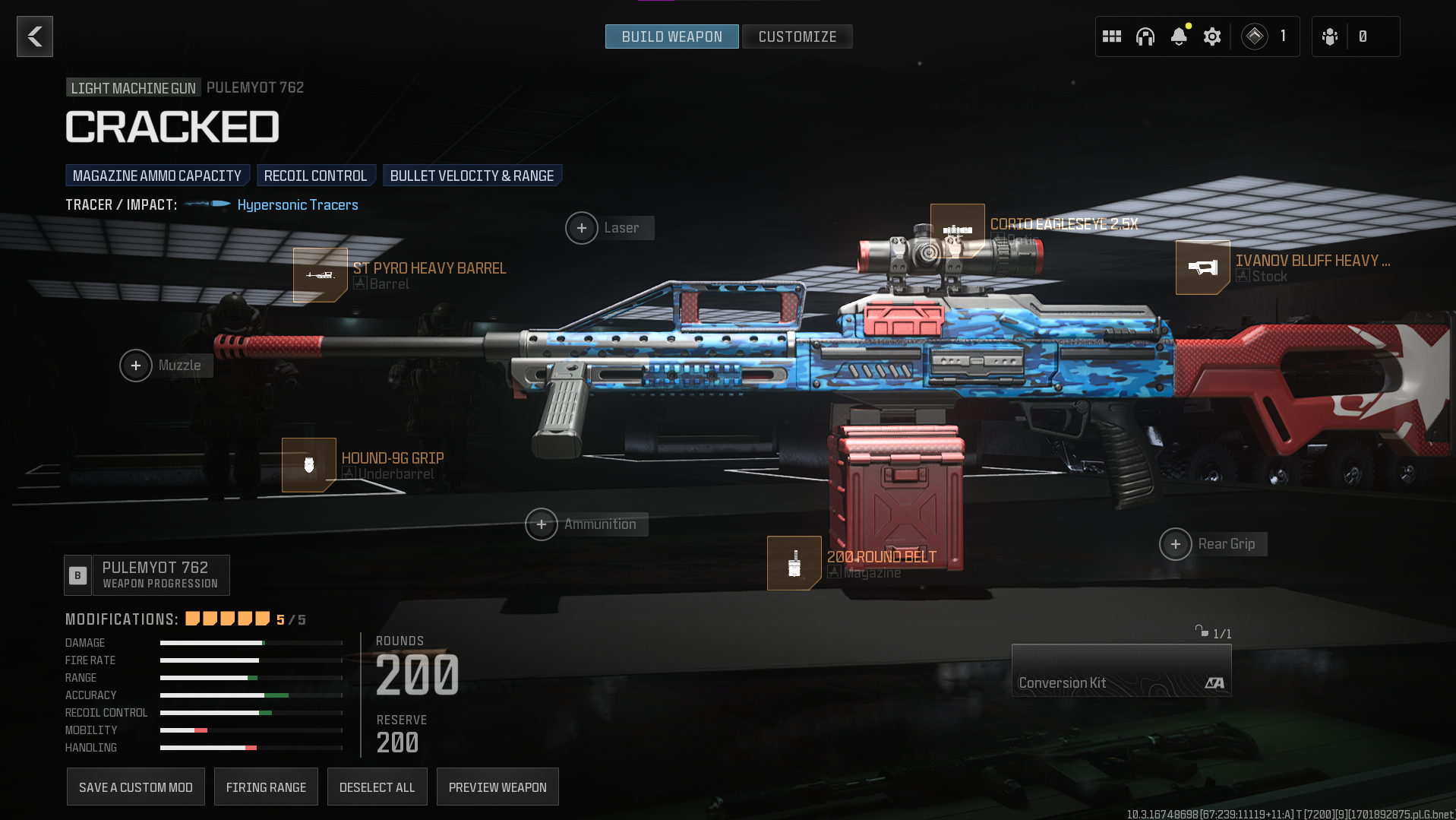Open the settings gear icon

[x=1212, y=36]
